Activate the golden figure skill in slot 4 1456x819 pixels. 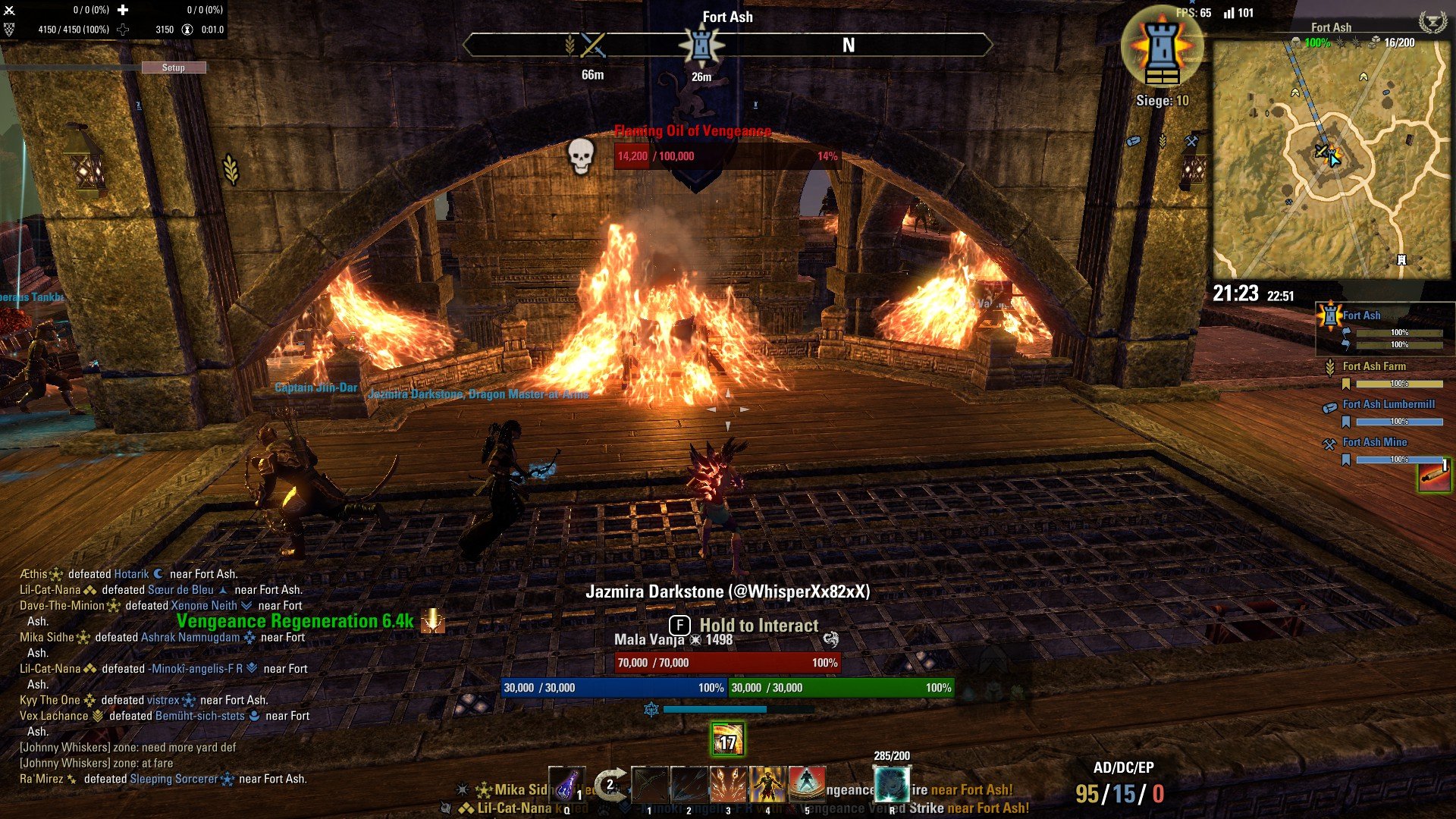pos(767,785)
